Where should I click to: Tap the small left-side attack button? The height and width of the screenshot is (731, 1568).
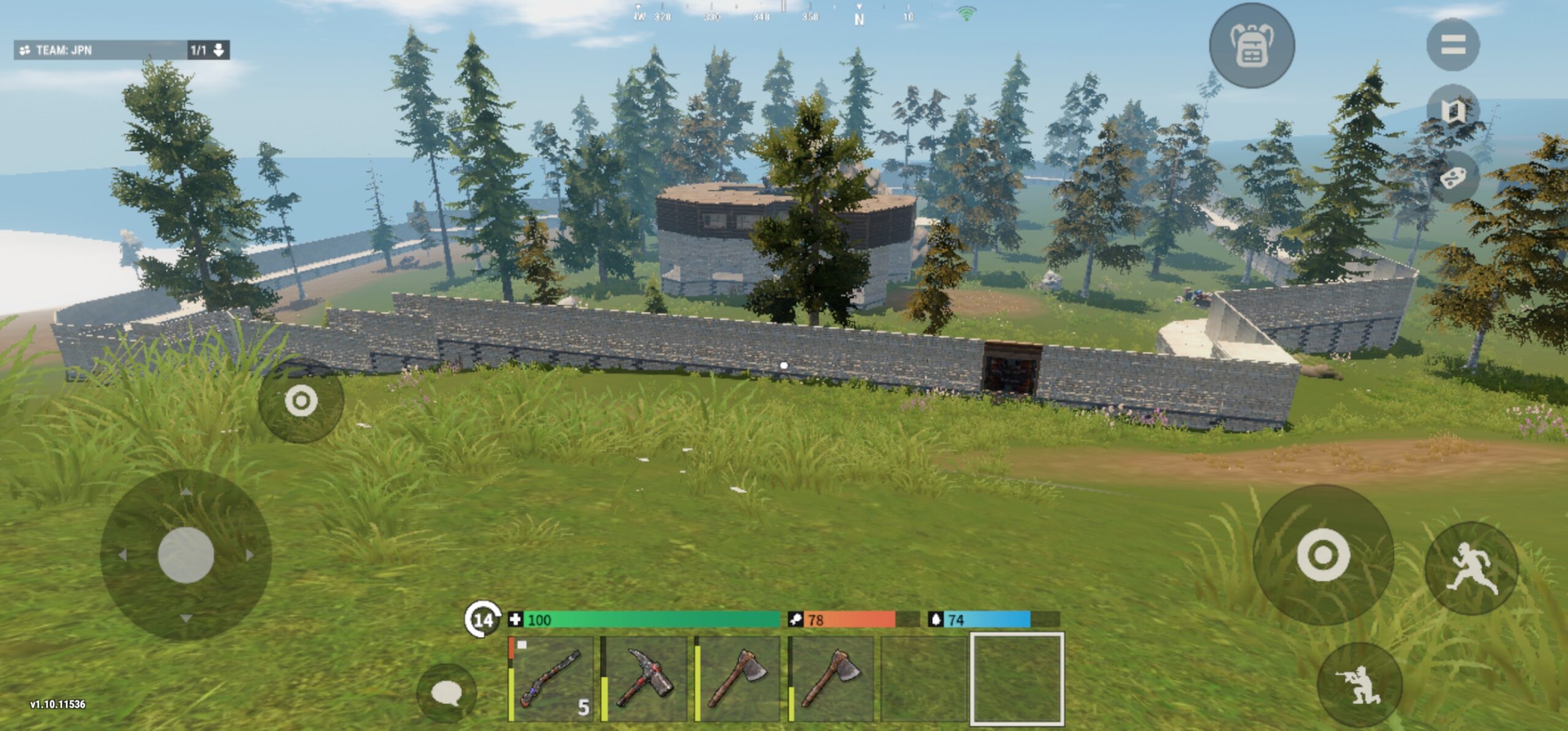click(301, 401)
